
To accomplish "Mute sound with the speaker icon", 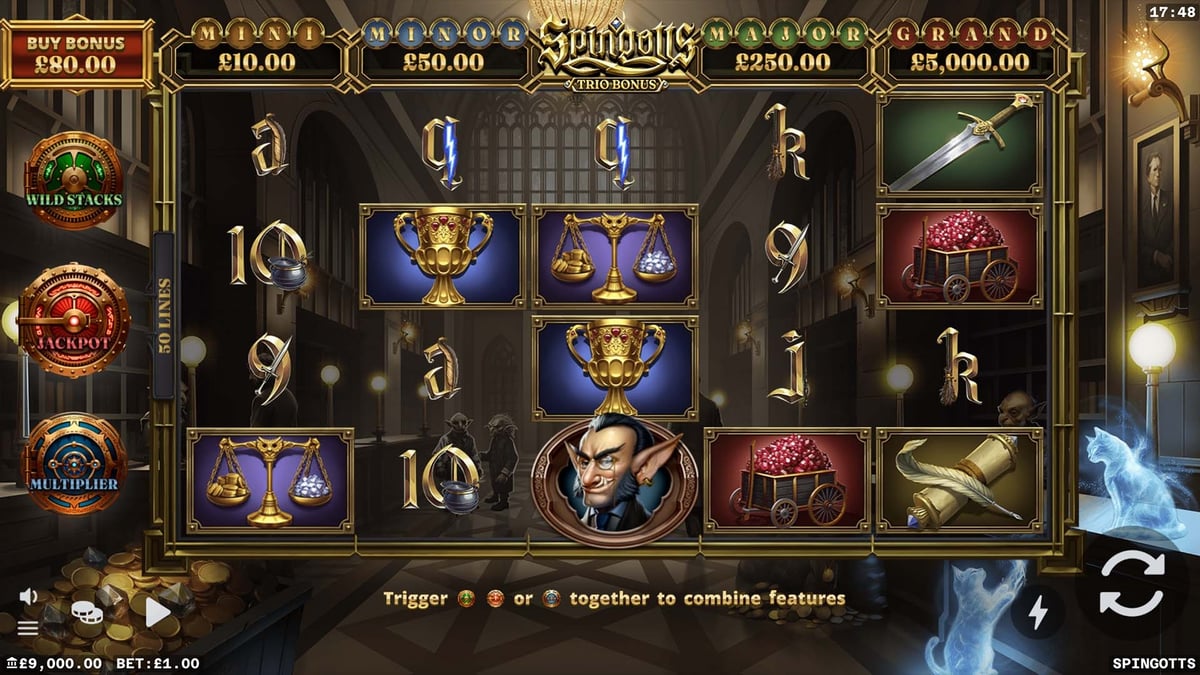I will click(x=28, y=597).
